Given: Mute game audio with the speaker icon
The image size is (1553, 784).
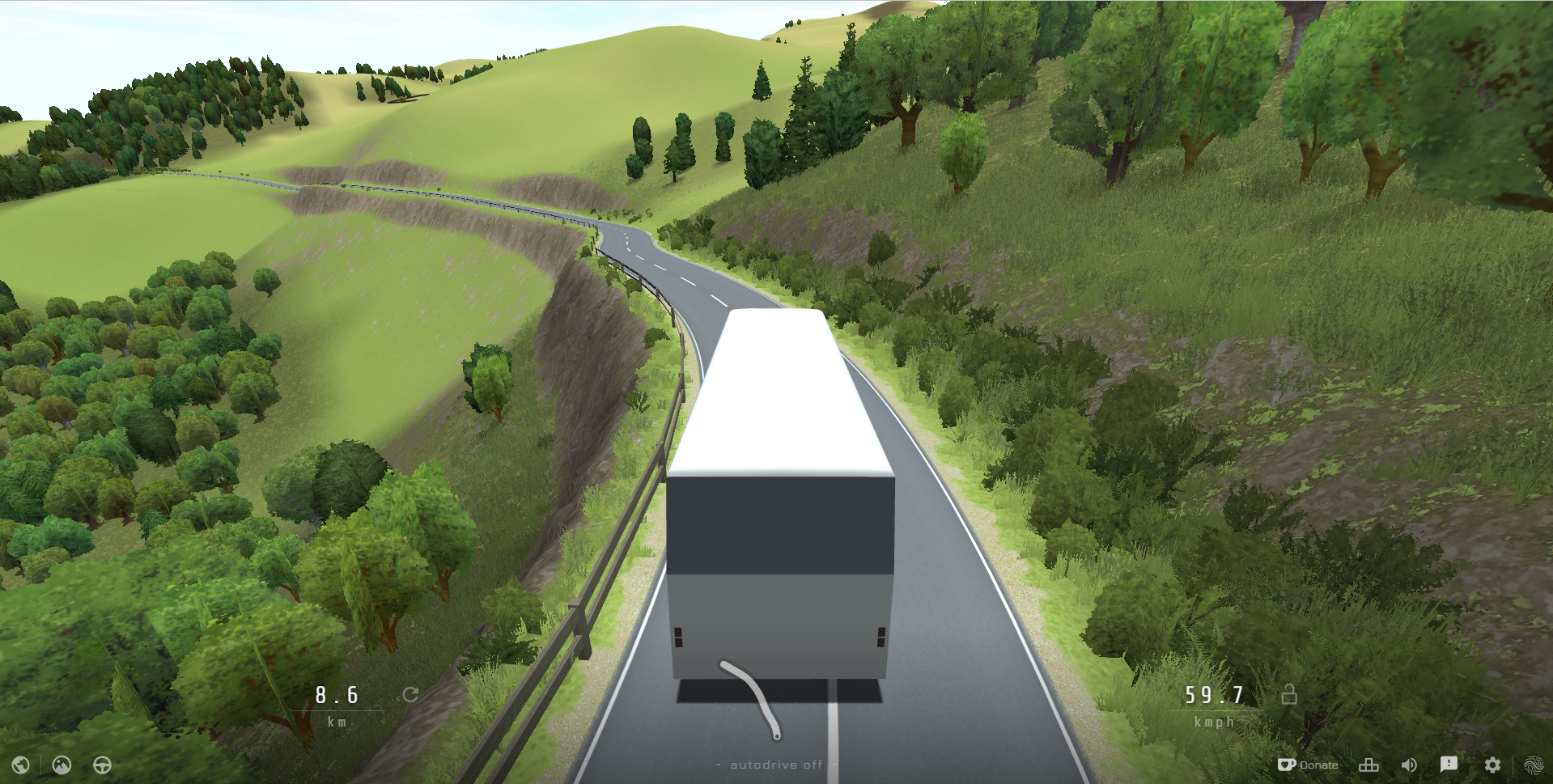Looking at the screenshot, I should point(1409,764).
